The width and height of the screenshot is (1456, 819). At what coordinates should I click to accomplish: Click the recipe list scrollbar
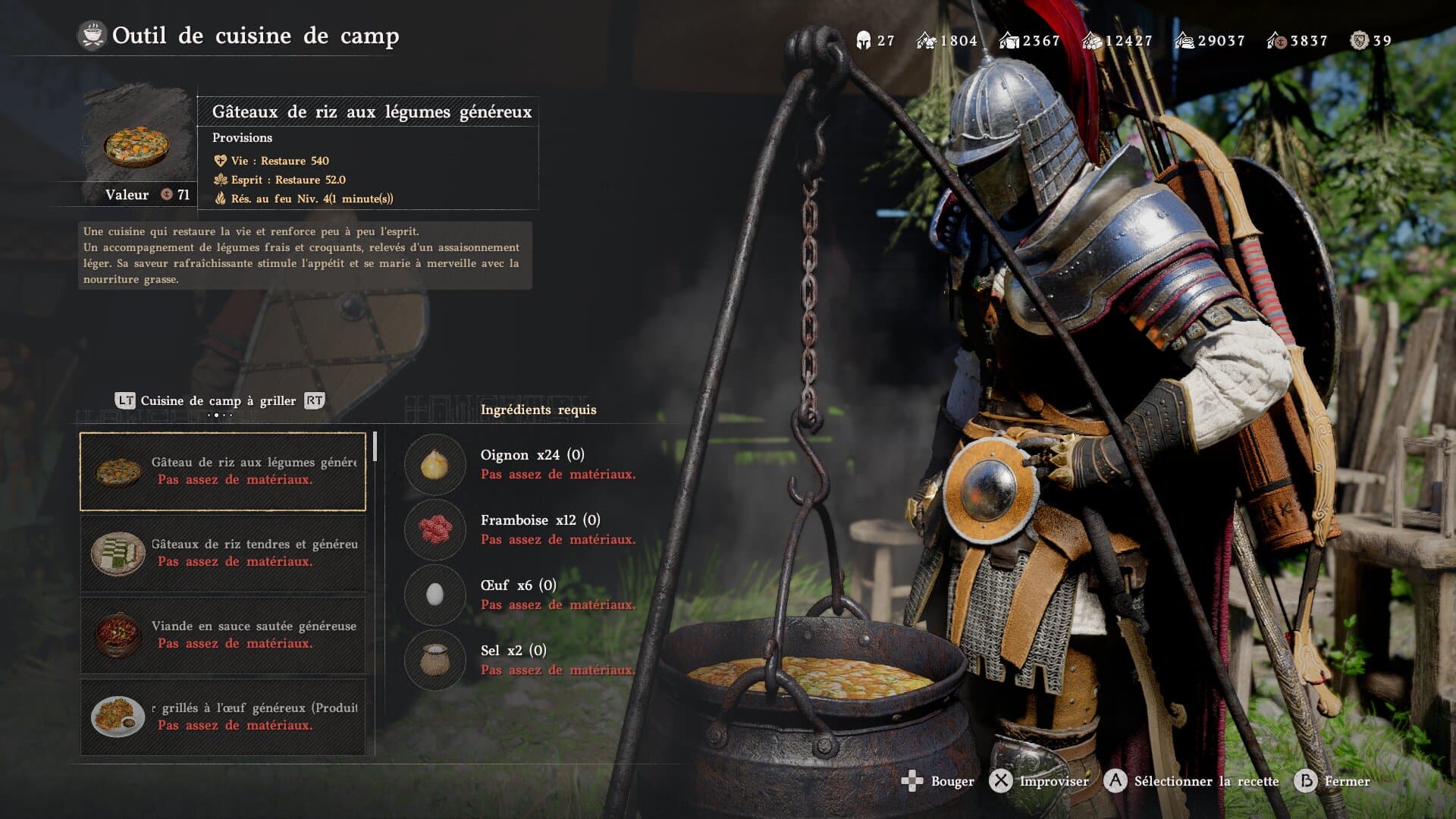pos(375,447)
